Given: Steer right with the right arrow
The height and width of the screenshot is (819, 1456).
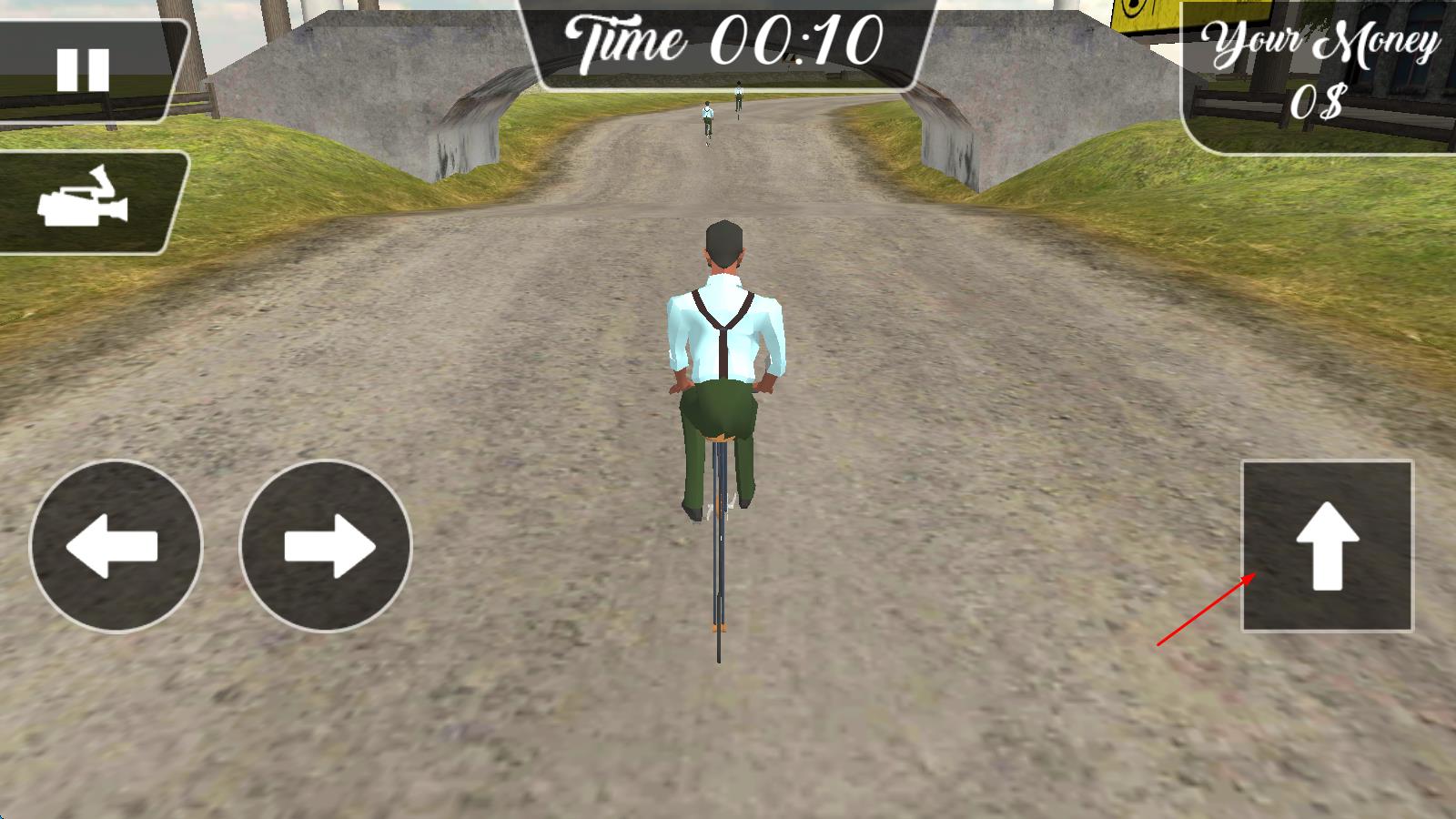Looking at the screenshot, I should click(x=326, y=546).
